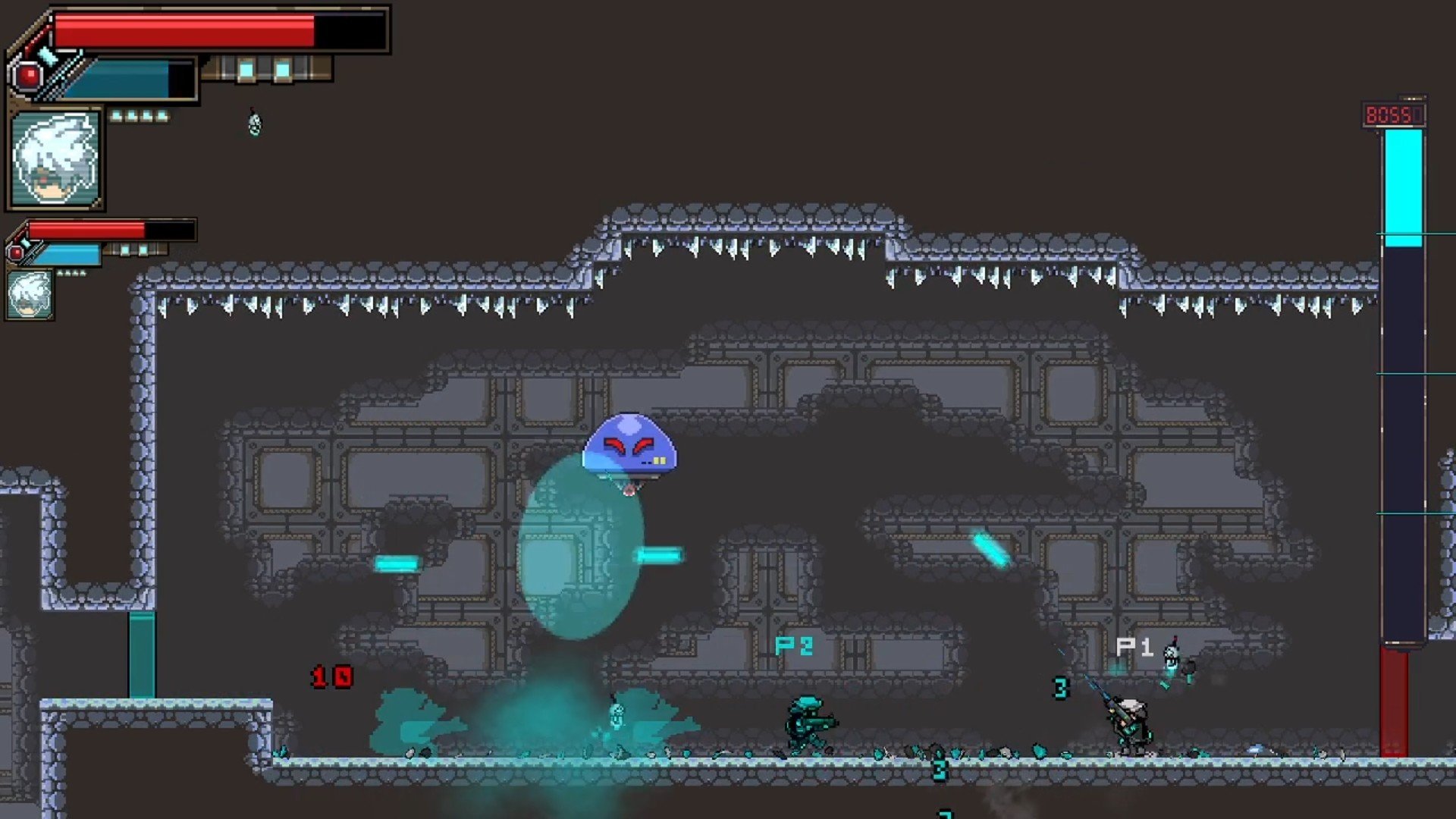This screenshot has height=819, width=1456.
Task: Toggle the first charge pip under P1's energy bar
Action: [x=116, y=117]
